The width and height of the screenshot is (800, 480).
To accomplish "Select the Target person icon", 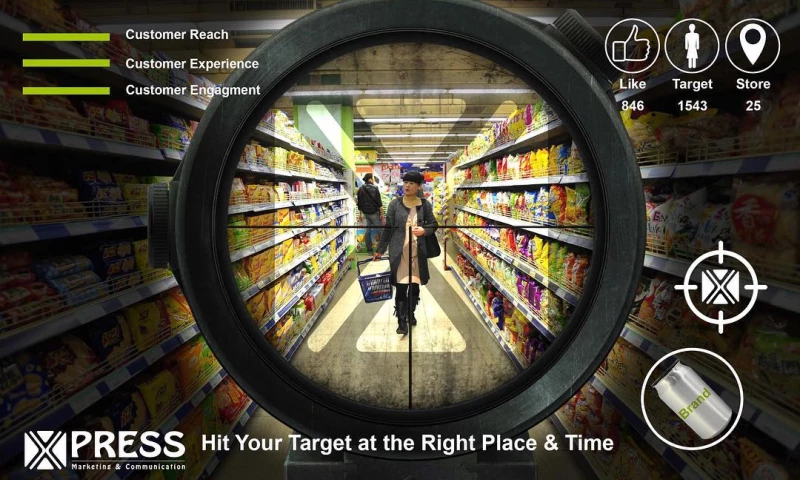I will pos(692,45).
